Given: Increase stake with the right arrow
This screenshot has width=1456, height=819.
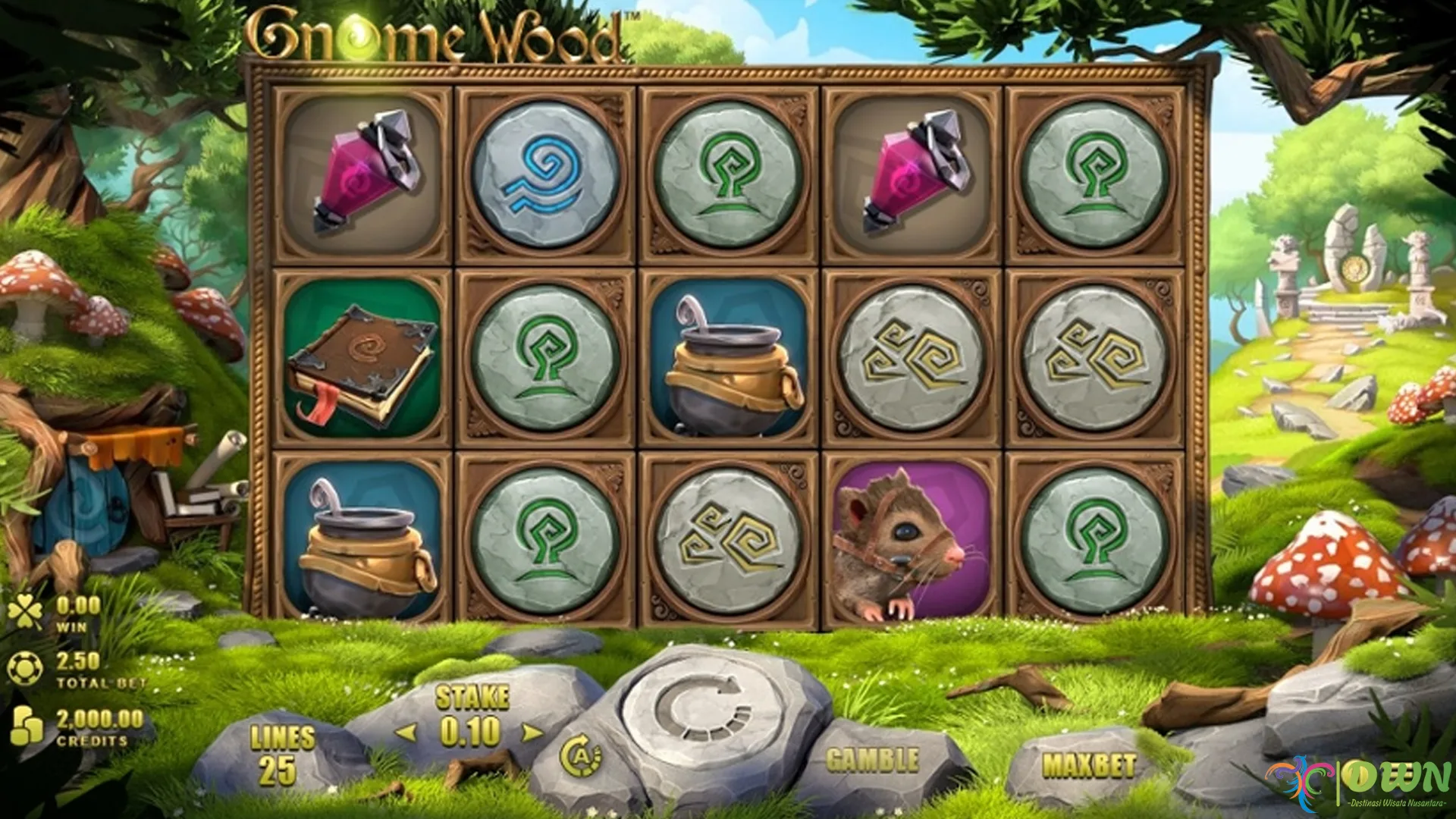Looking at the screenshot, I should [x=533, y=733].
